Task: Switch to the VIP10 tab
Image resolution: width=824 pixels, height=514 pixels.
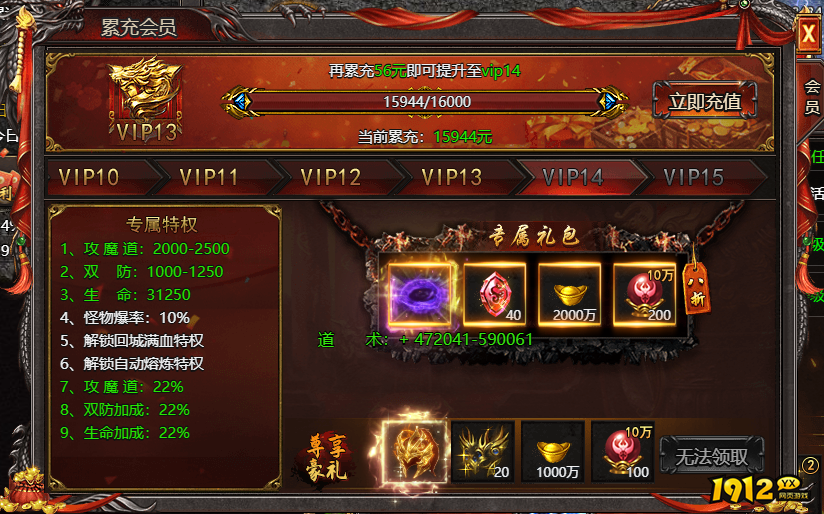Action: pos(89,178)
